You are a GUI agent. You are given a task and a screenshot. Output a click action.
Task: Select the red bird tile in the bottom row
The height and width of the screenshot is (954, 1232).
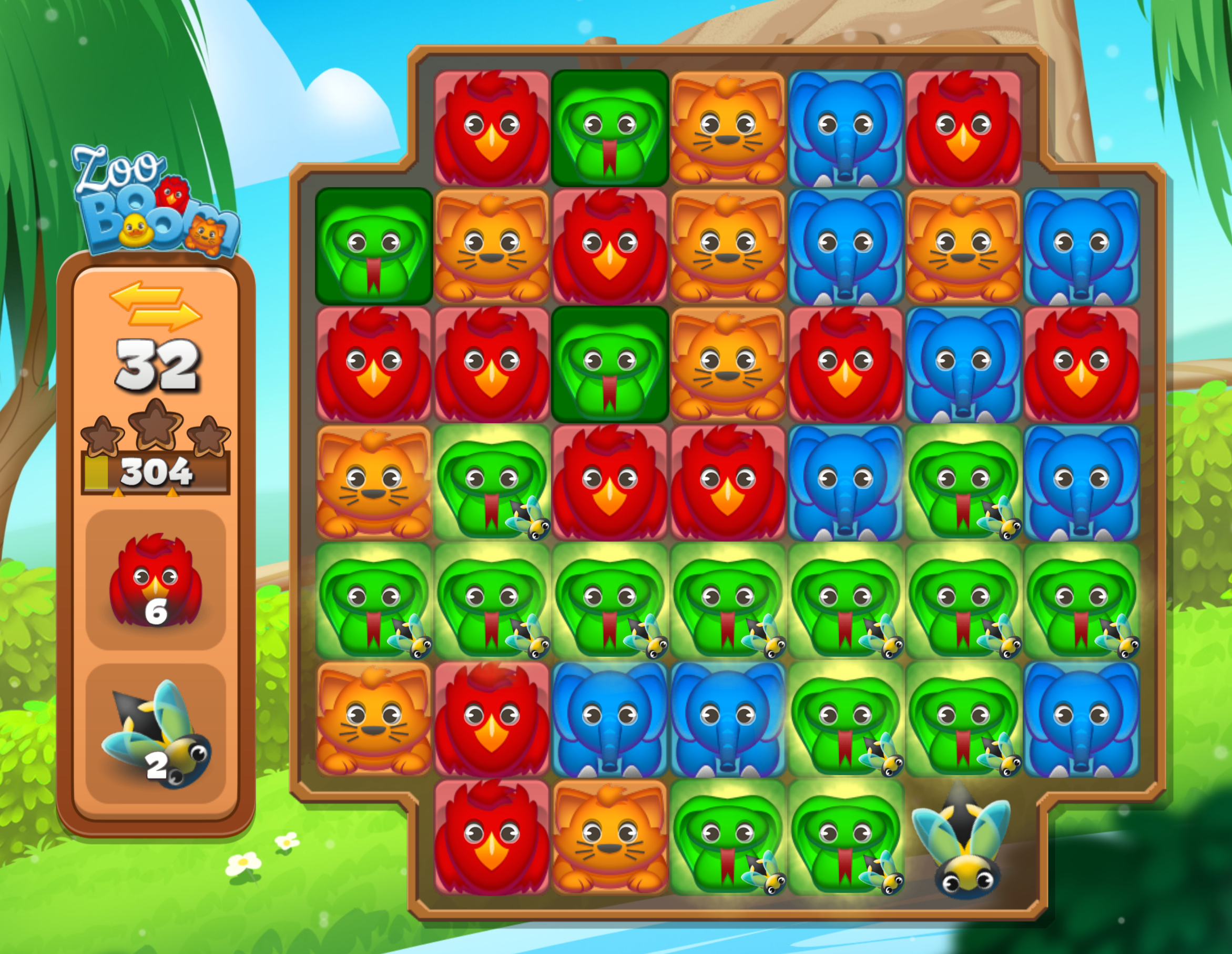(x=491, y=837)
